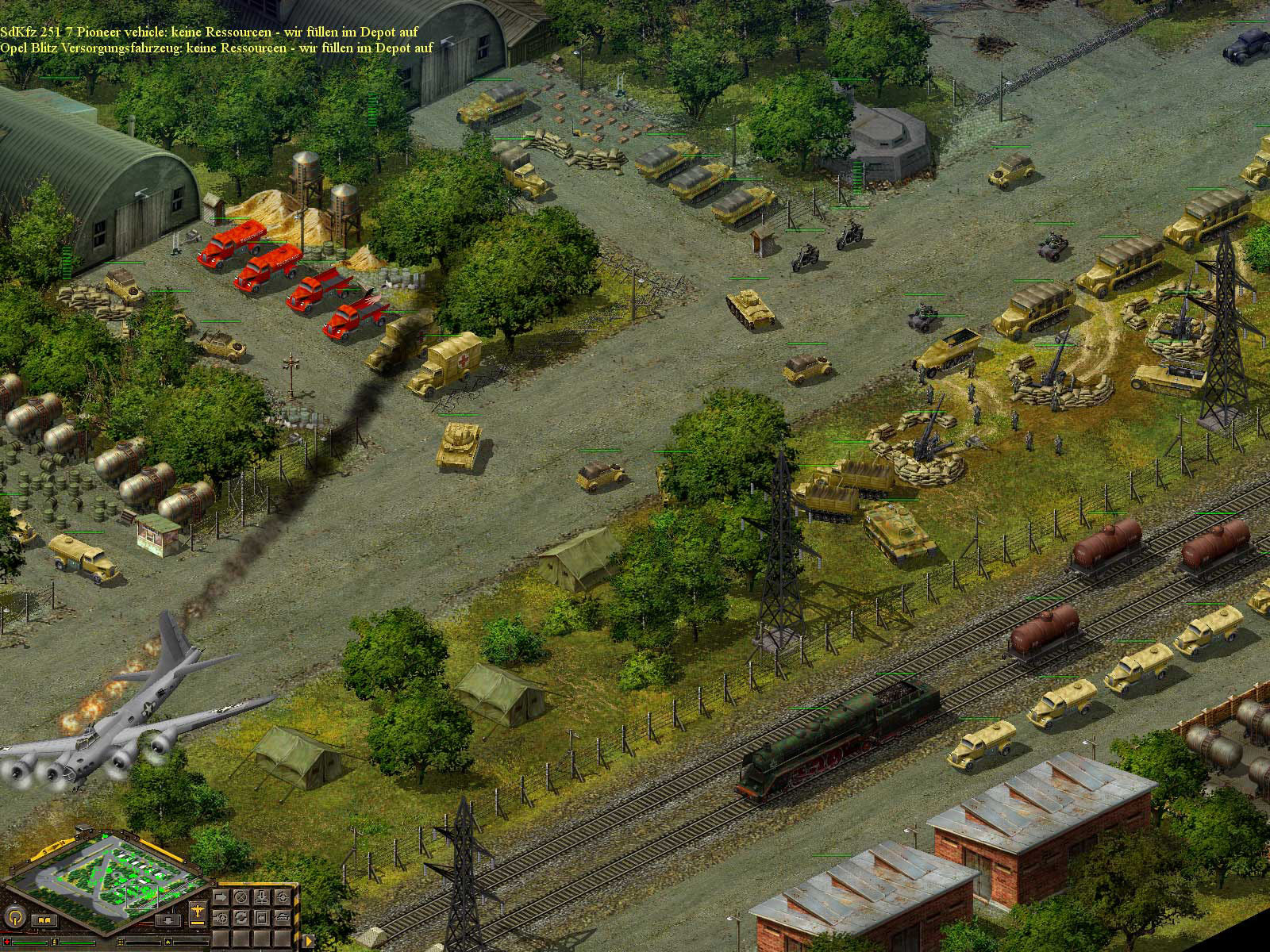This screenshot has height=952, width=1270.
Task: Click the viewport rectangle on the minimap
Action: click(142, 897)
